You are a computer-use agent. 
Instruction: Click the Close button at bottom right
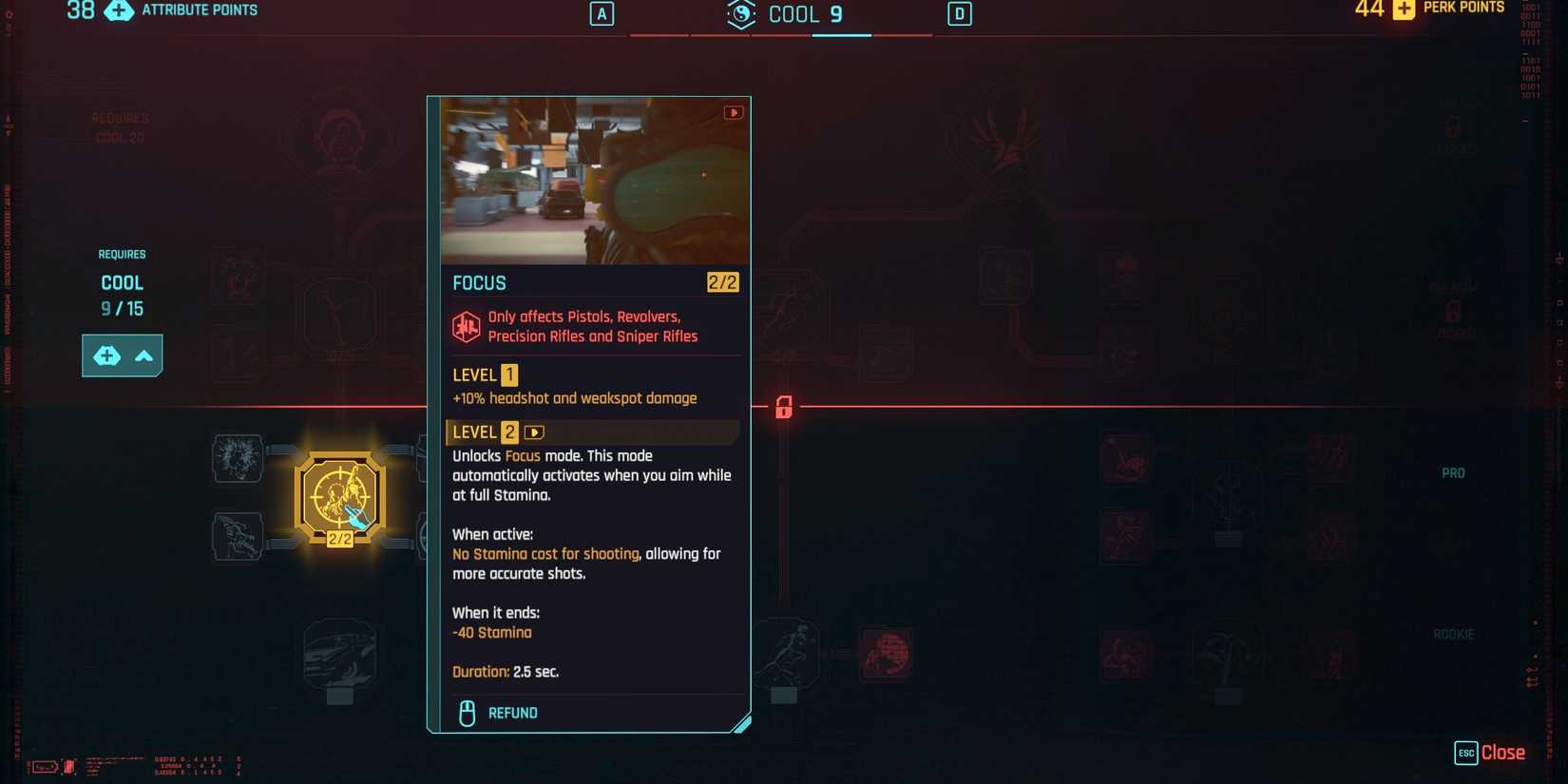coord(1501,752)
